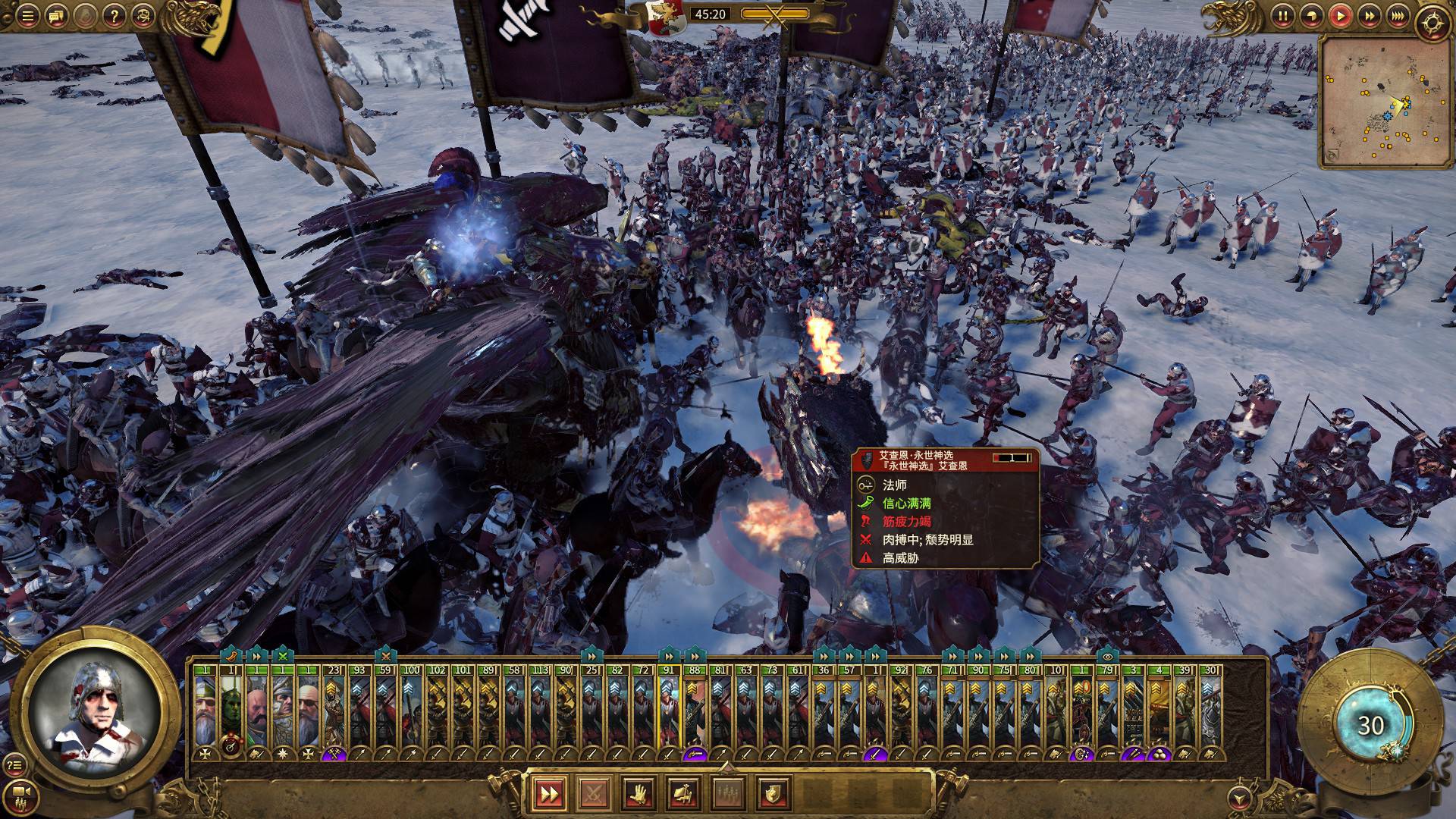
Task: Collapse the unit panel with arrow button
Action: 1239,796
